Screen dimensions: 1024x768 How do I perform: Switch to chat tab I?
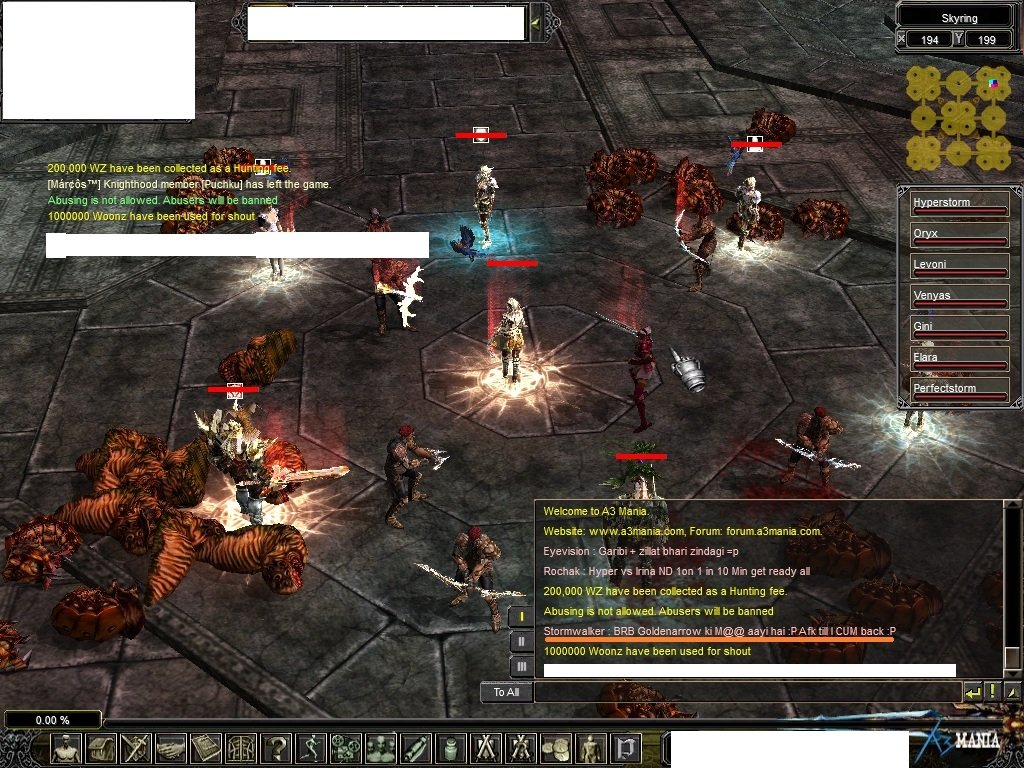(521, 616)
